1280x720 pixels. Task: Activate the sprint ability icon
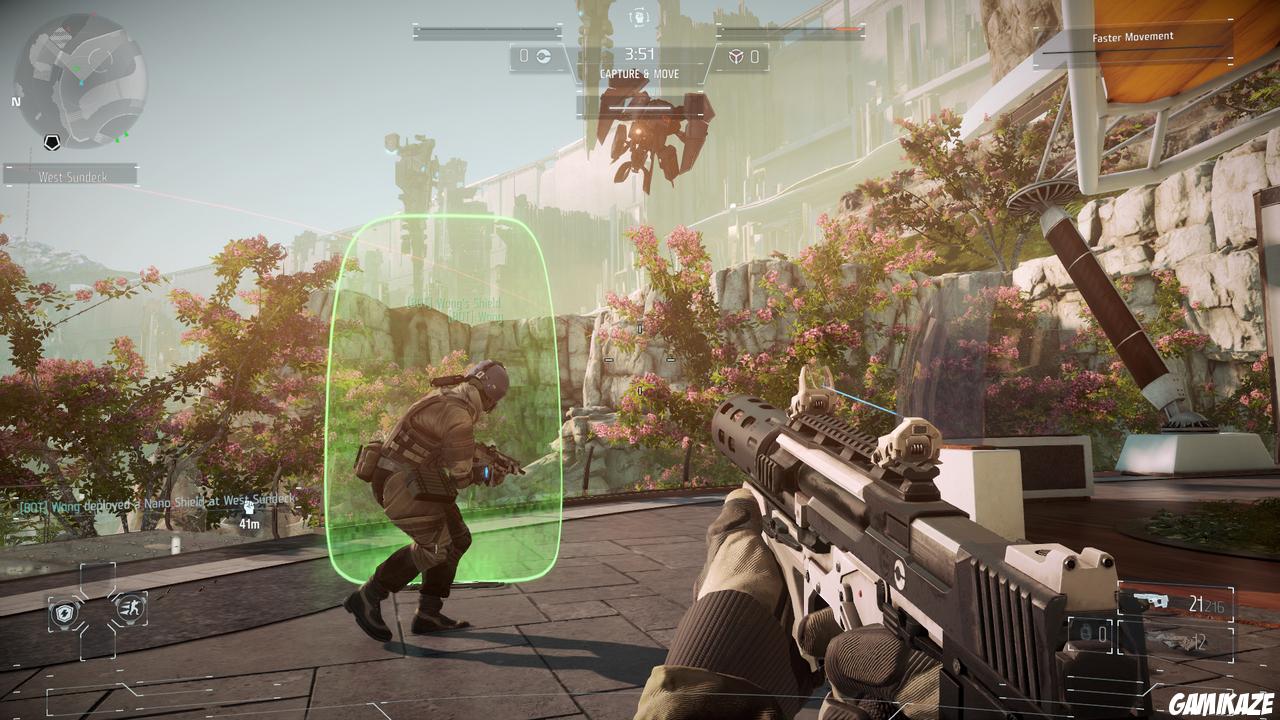131,608
